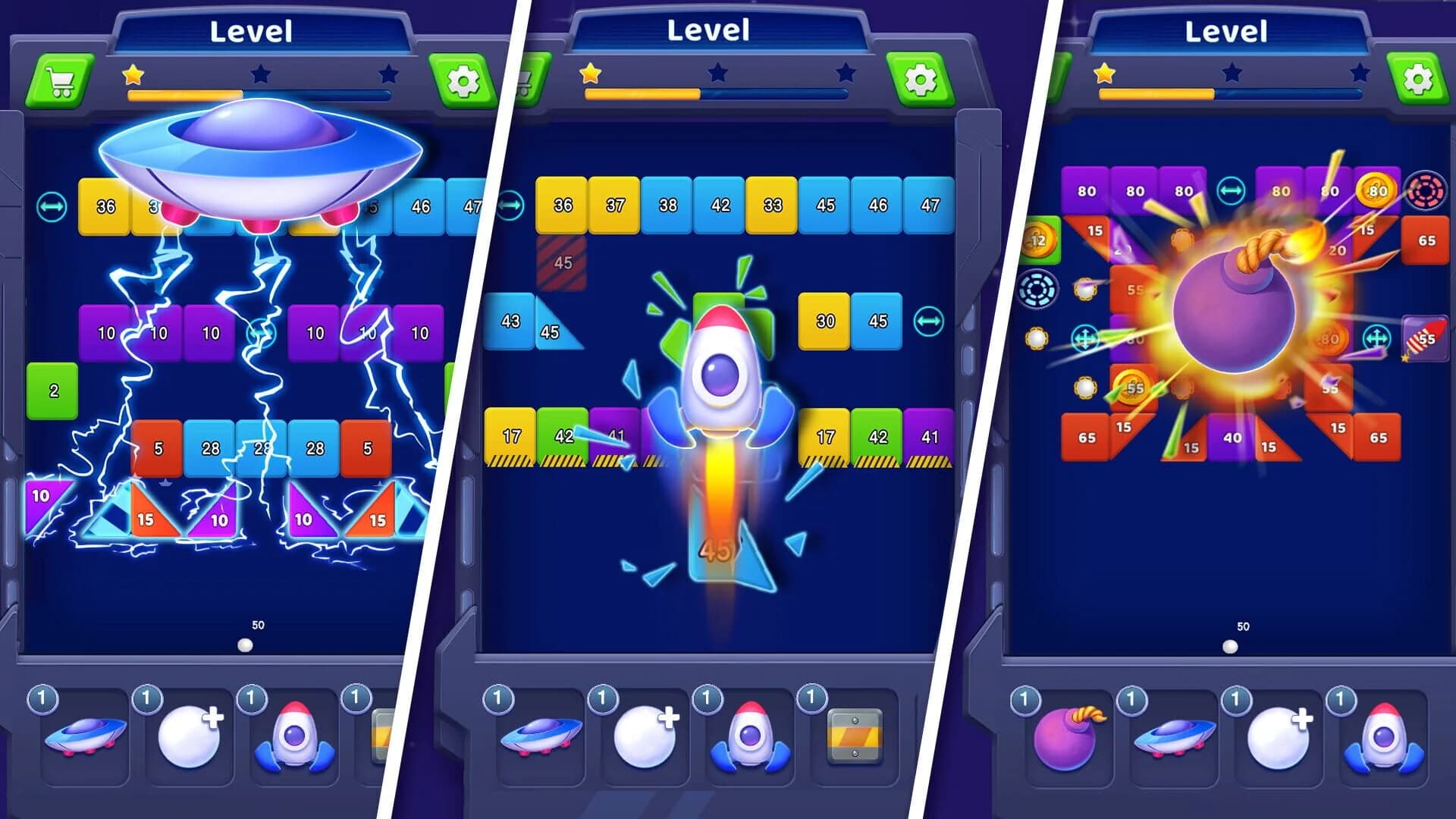Tap the ball above the 50 counter
The width and height of the screenshot is (1456, 819).
click(244, 645)
